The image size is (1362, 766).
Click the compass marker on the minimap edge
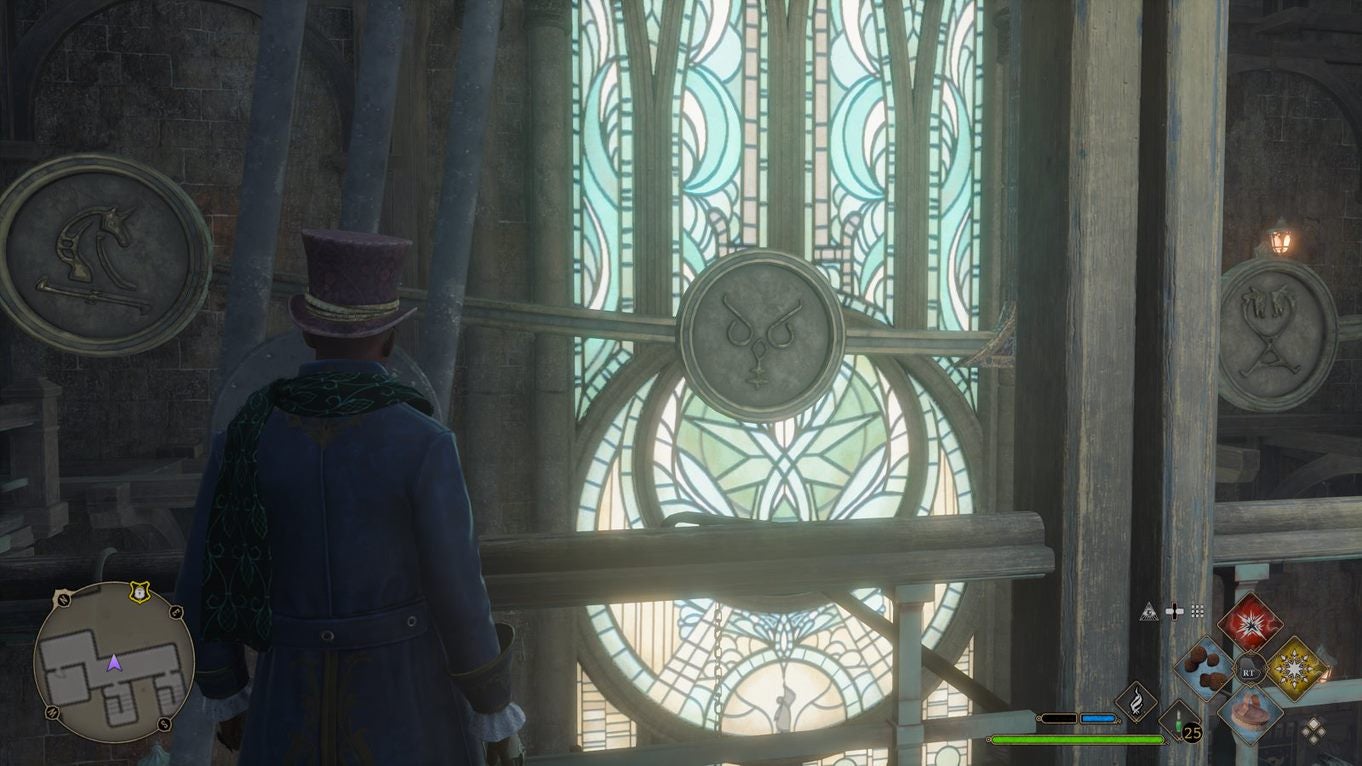coord(62,600)
